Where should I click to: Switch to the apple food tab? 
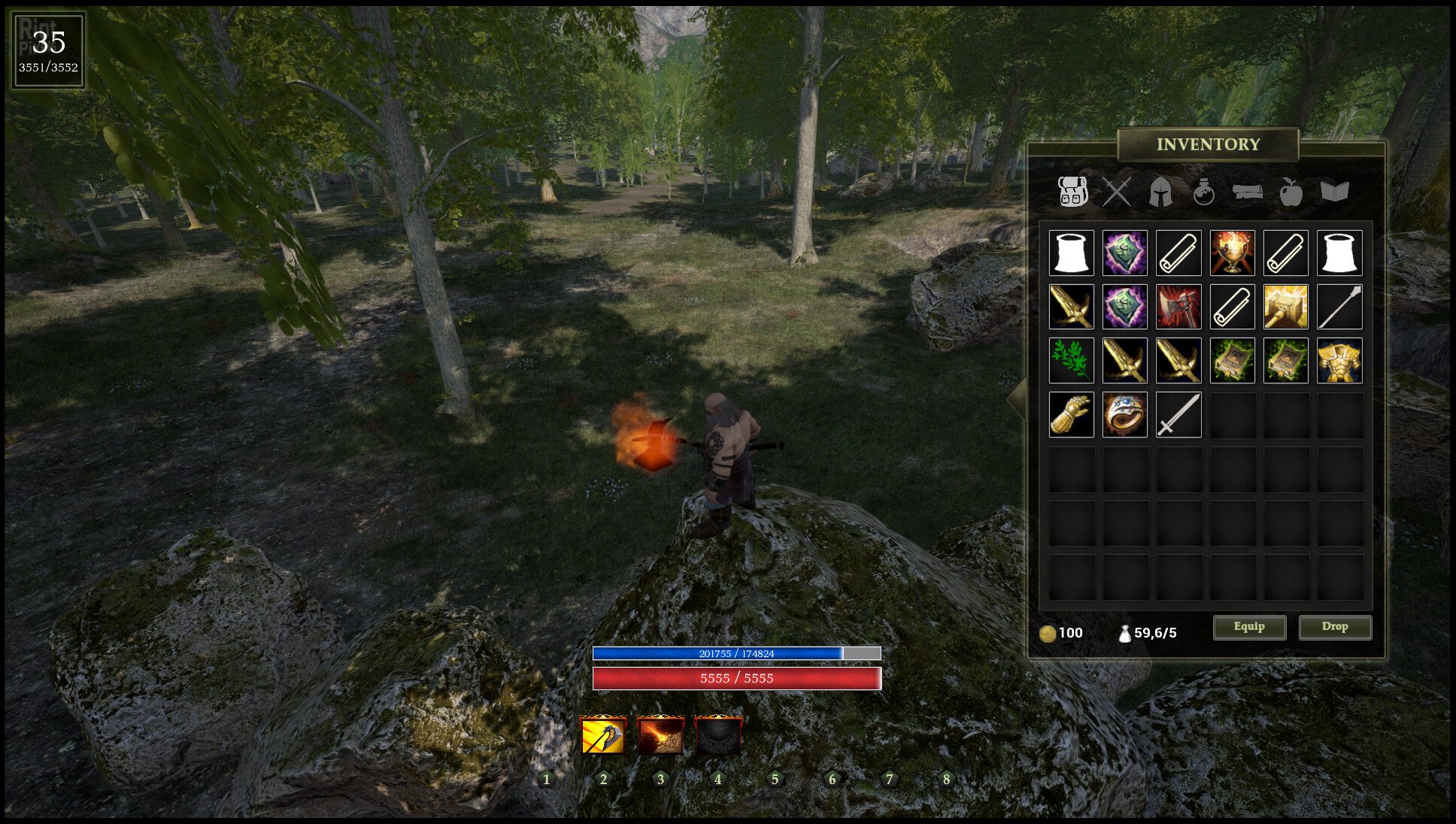pyautogui.click(x=1291, y=192)
